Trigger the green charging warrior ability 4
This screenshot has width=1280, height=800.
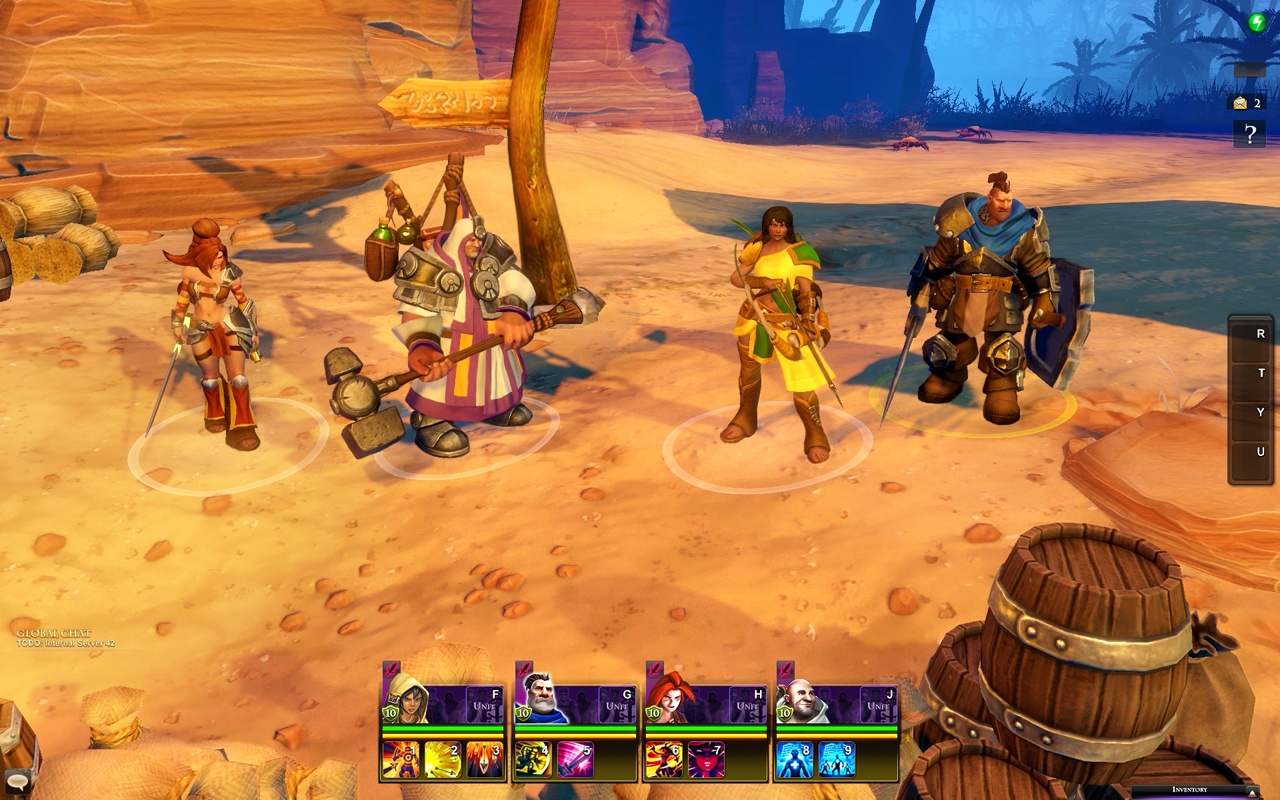(x=533, y=760)
